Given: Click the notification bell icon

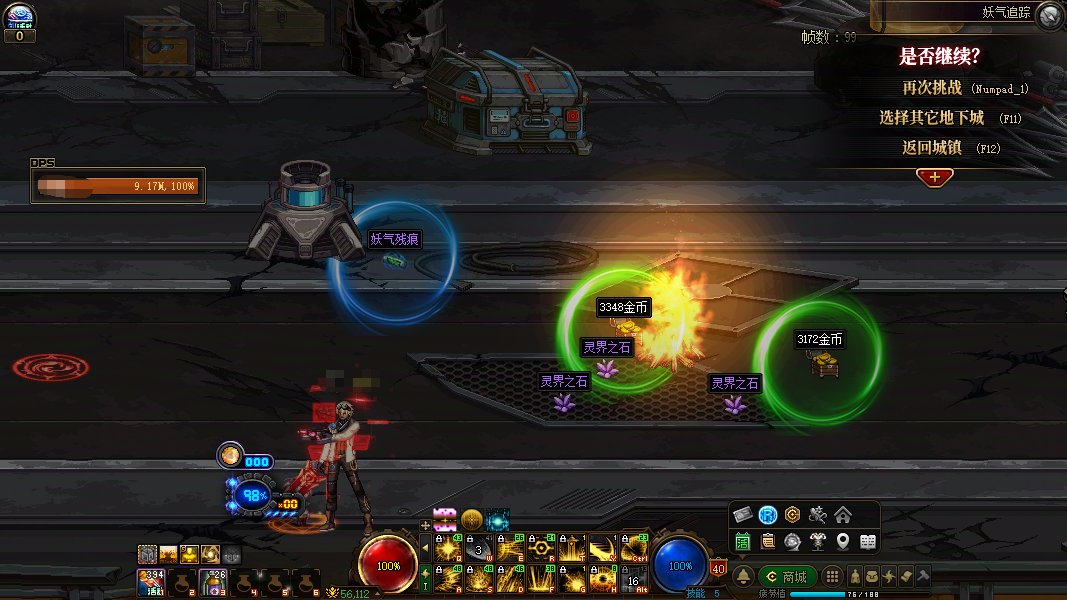Looking at the screenshot, I should coord(744,577).
